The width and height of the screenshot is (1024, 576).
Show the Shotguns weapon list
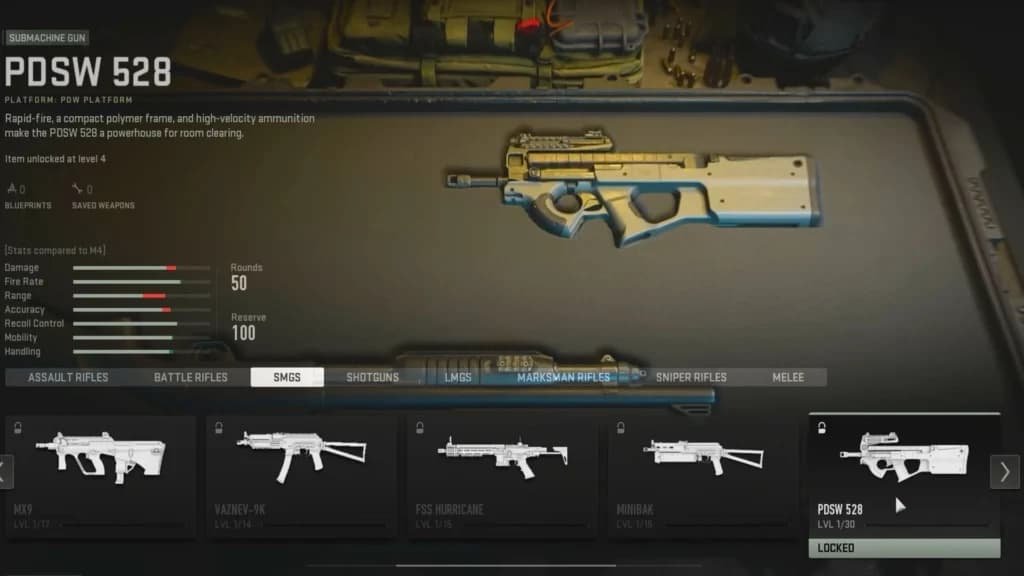[x=372, y=377]
